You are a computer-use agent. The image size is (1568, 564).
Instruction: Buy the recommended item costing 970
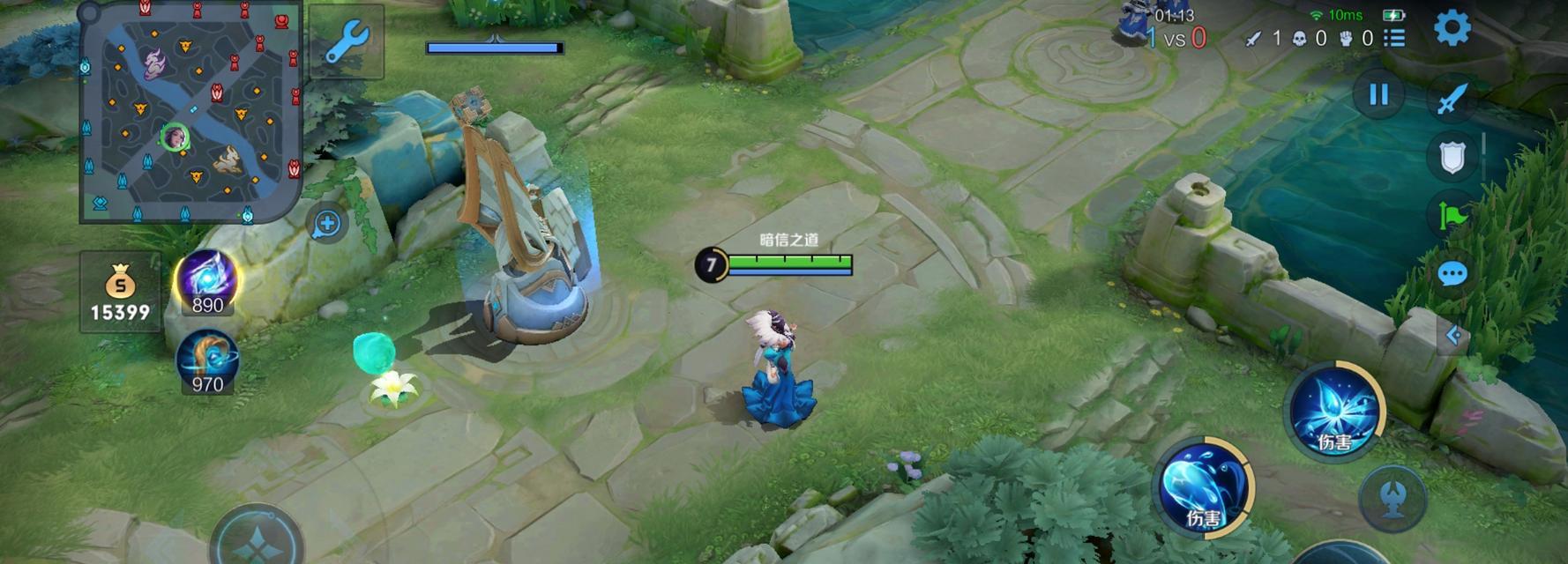[207, 361]
